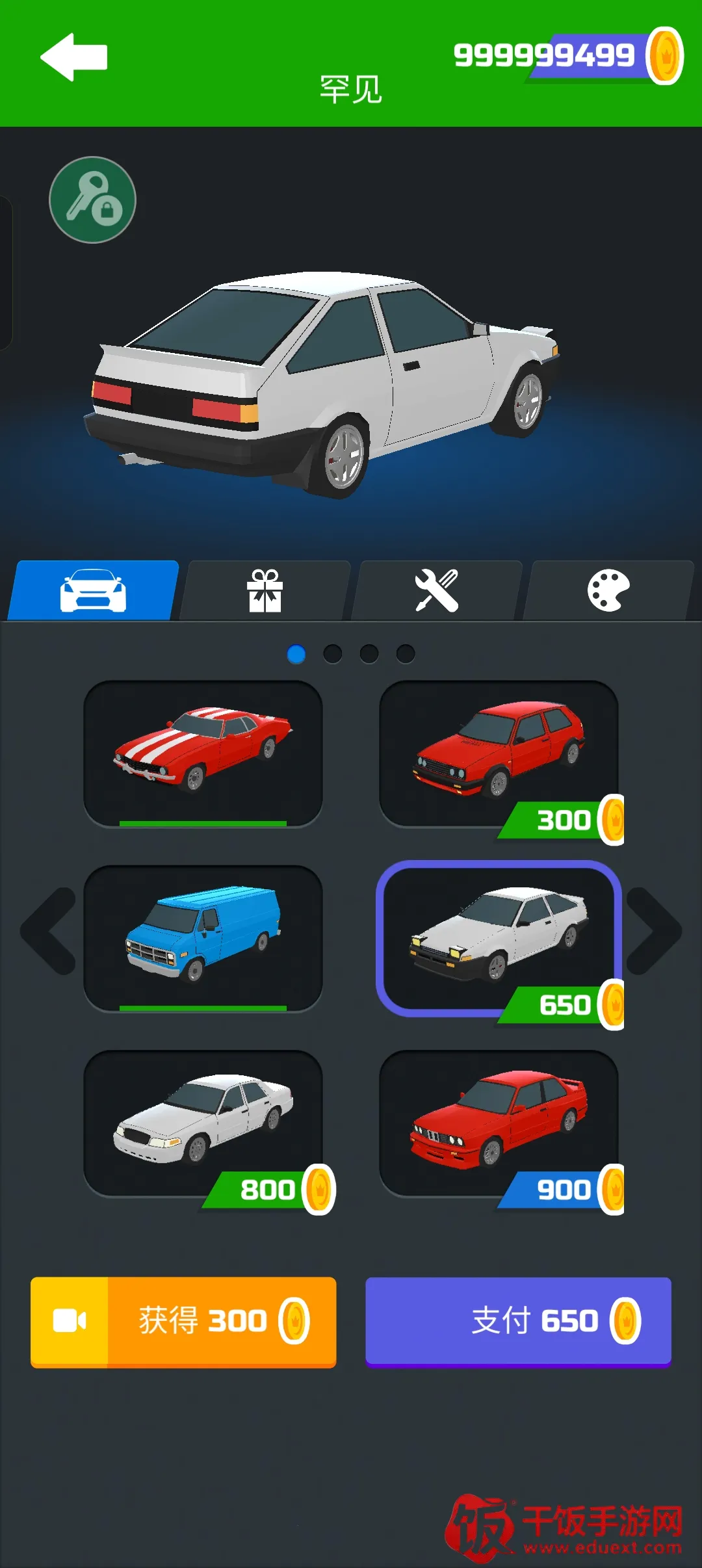The width and height of the screenshot is (702, 1568).
Task: Go back with the white arrow
Action: tap(73, 57)
